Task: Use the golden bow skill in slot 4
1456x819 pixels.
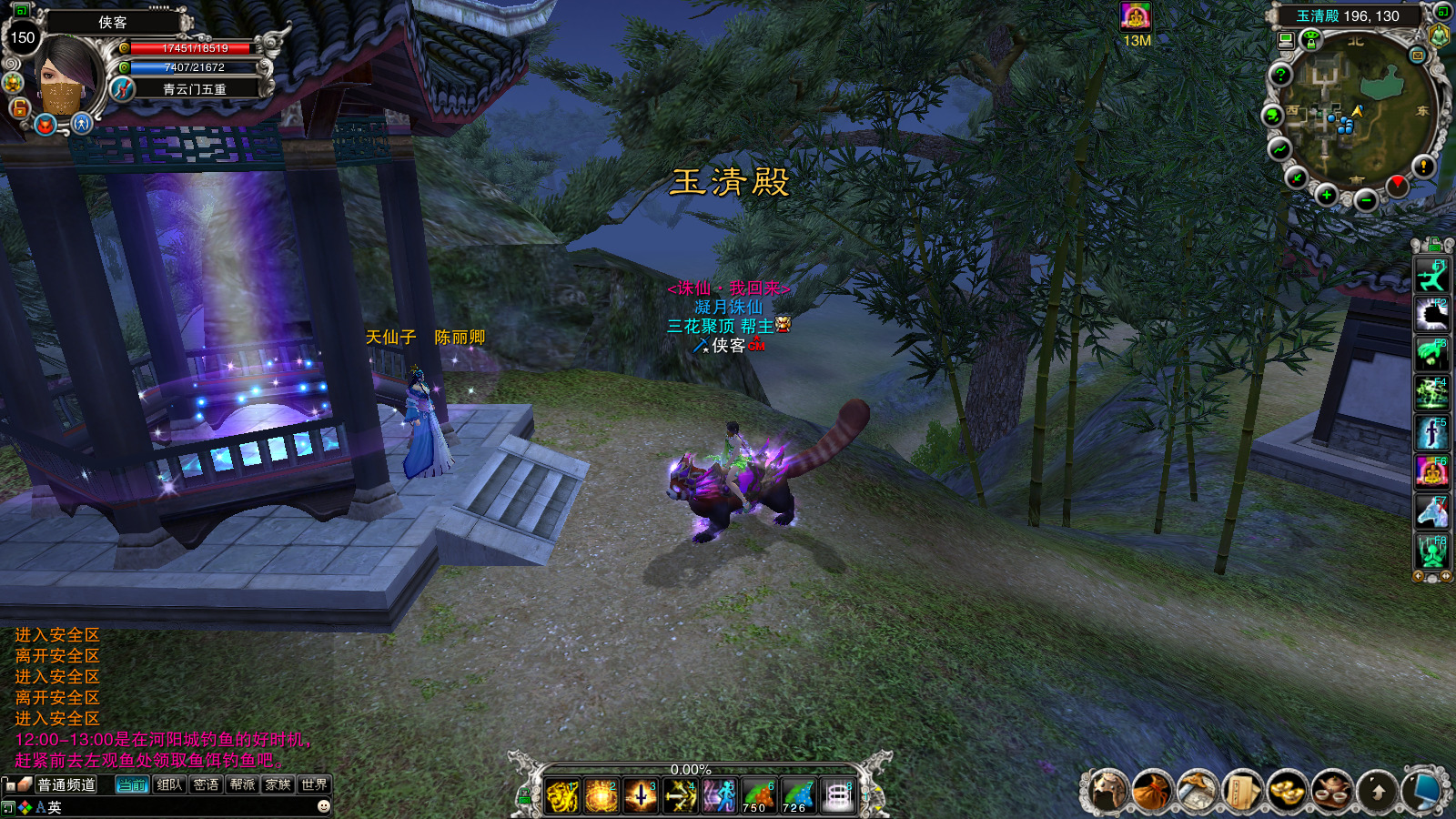Action: click(x=679, y=796)
